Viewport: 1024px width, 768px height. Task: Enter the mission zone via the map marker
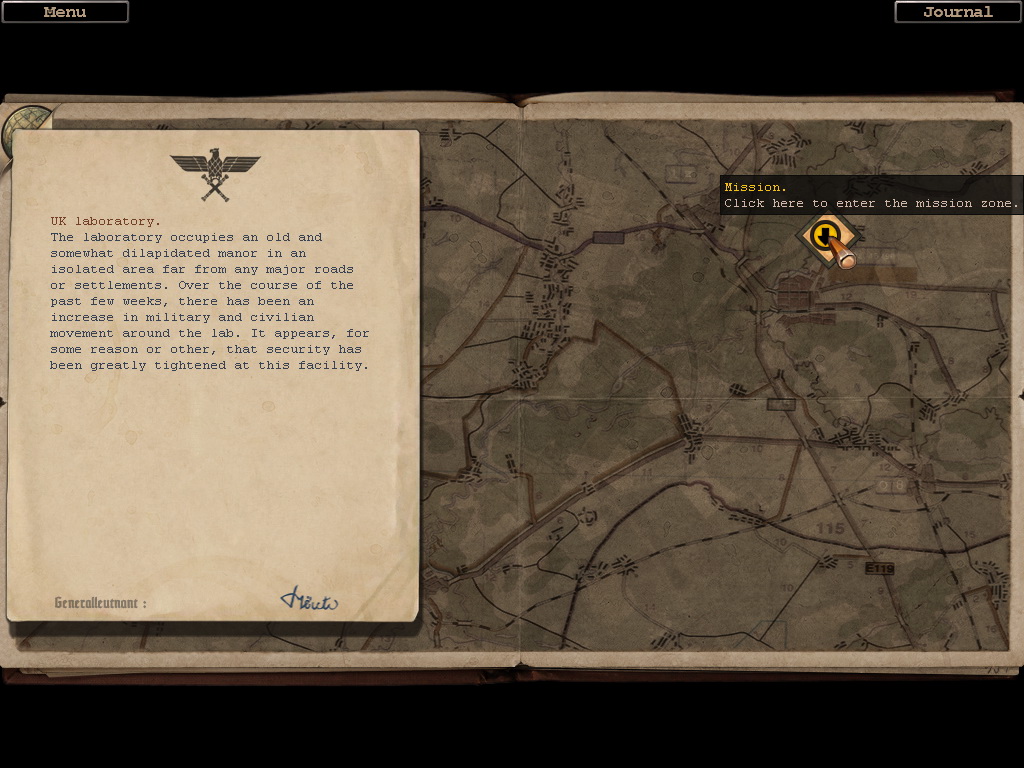point(825,237)
